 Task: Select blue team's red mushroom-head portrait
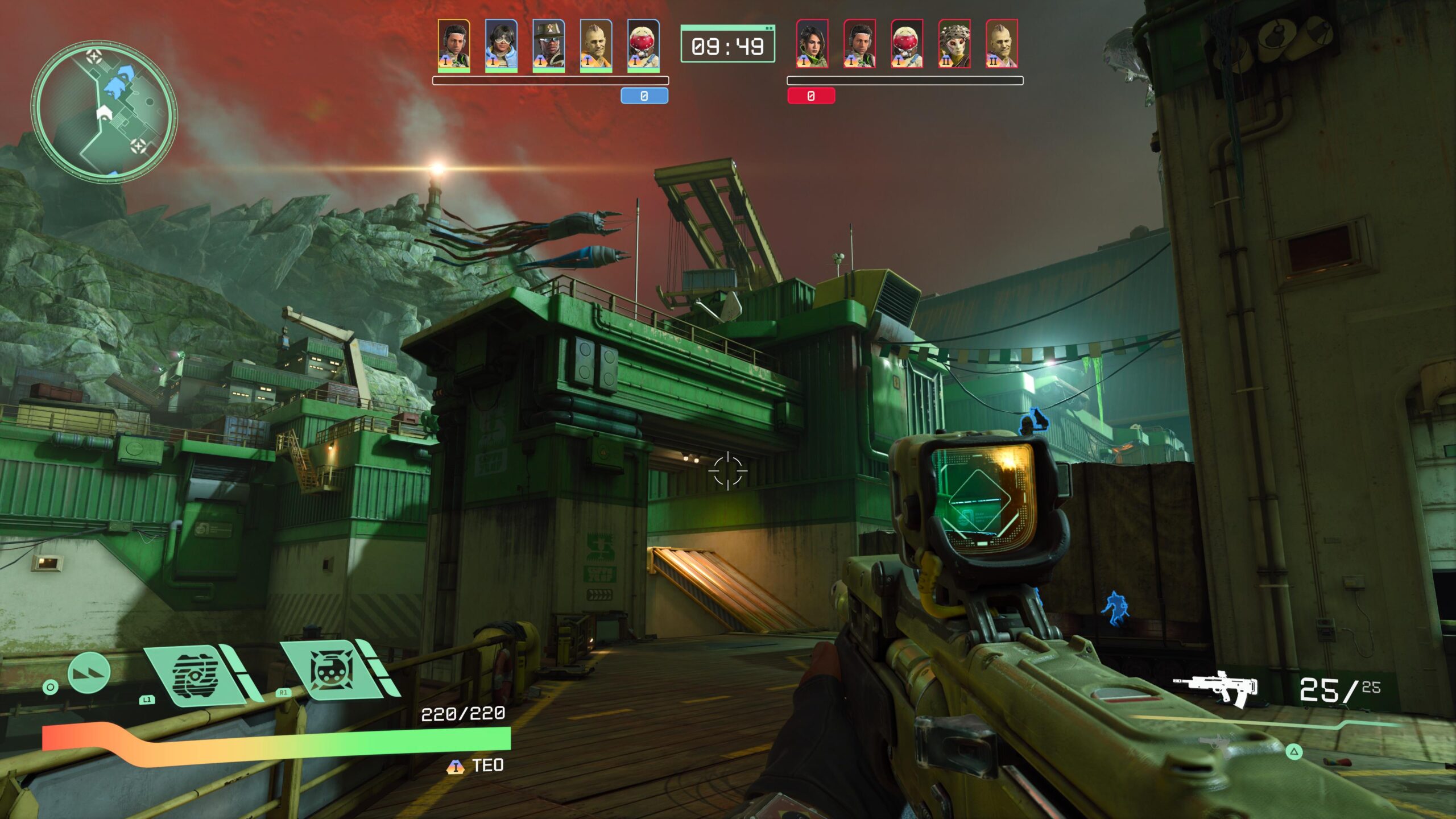643,45
